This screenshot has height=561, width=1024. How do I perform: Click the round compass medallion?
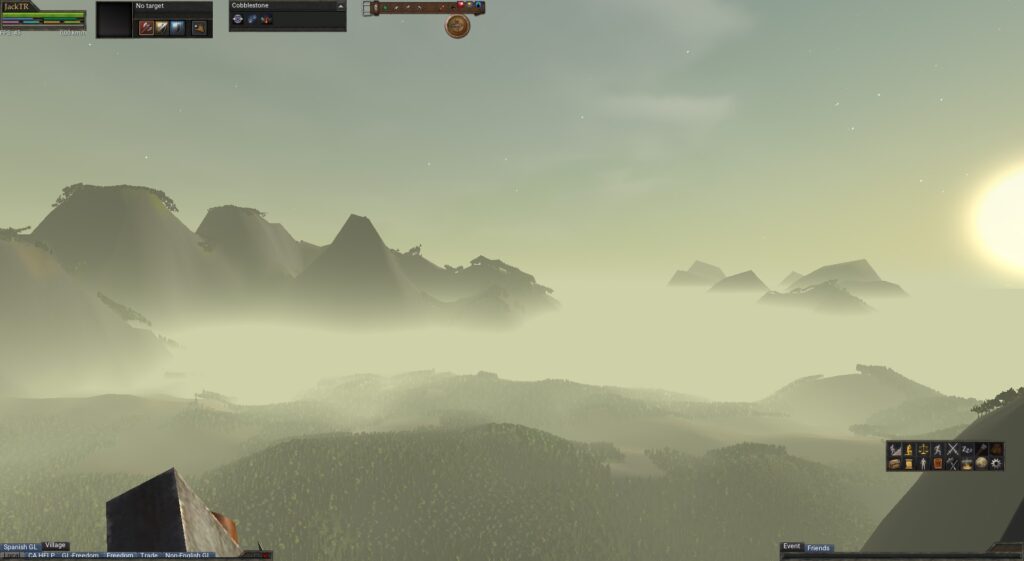457,26
